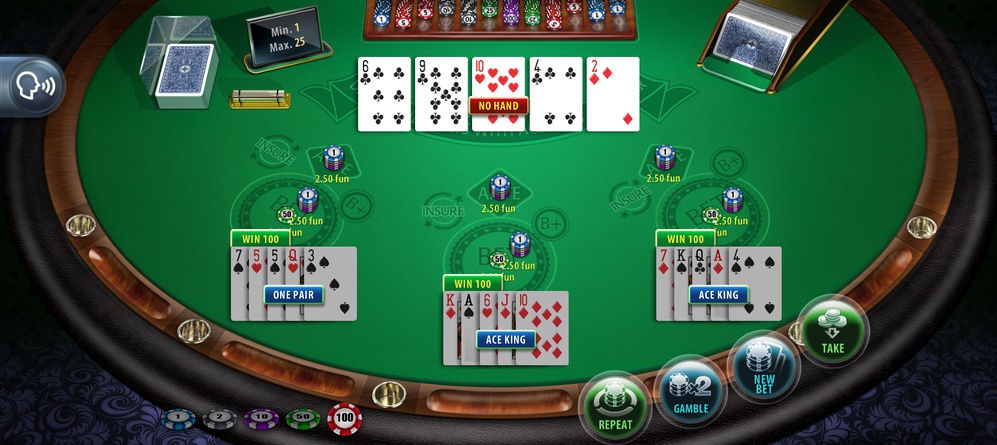Viewport: 997px width, 445px height.
Task: Collect winnings with the TAKE button
Action: (x=832, y=331)
